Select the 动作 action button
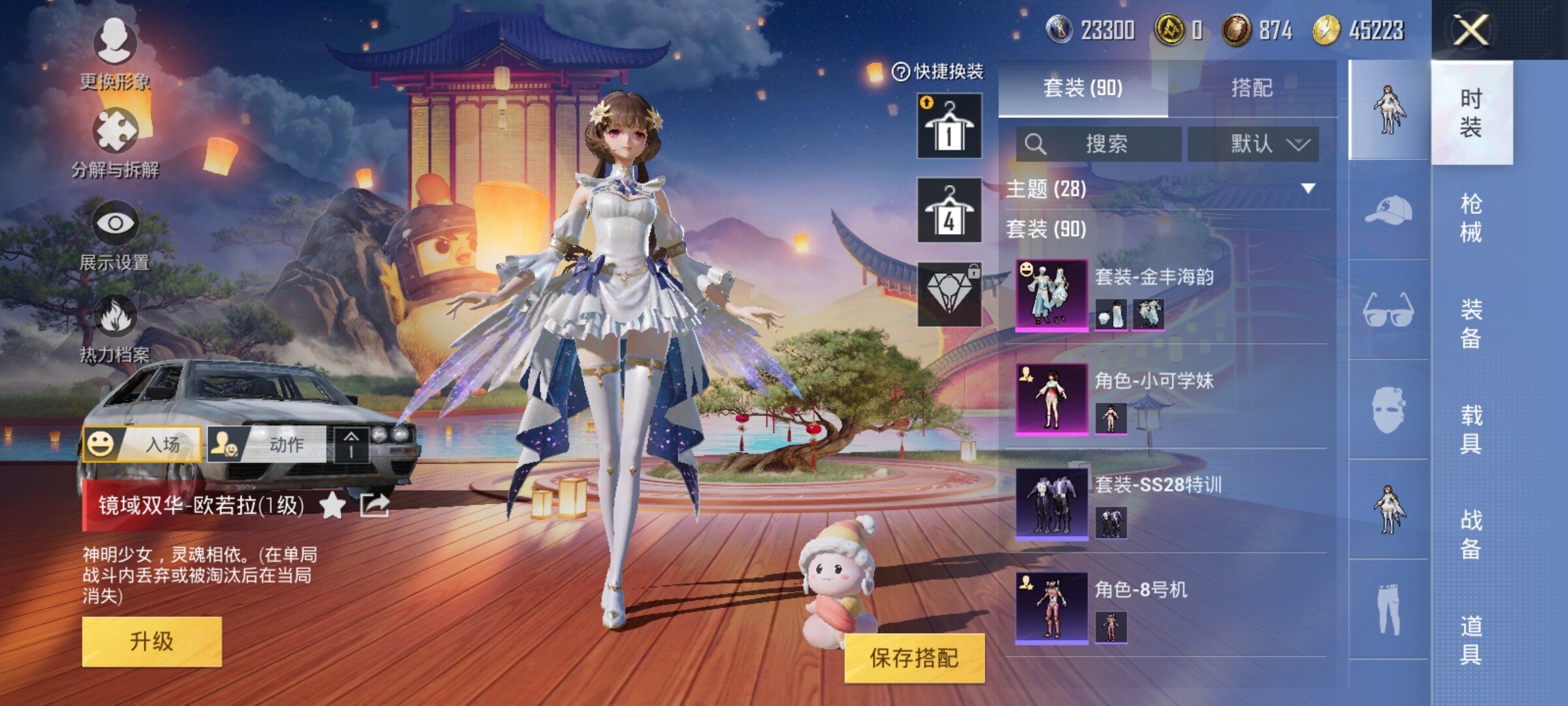 coord(267,445)
